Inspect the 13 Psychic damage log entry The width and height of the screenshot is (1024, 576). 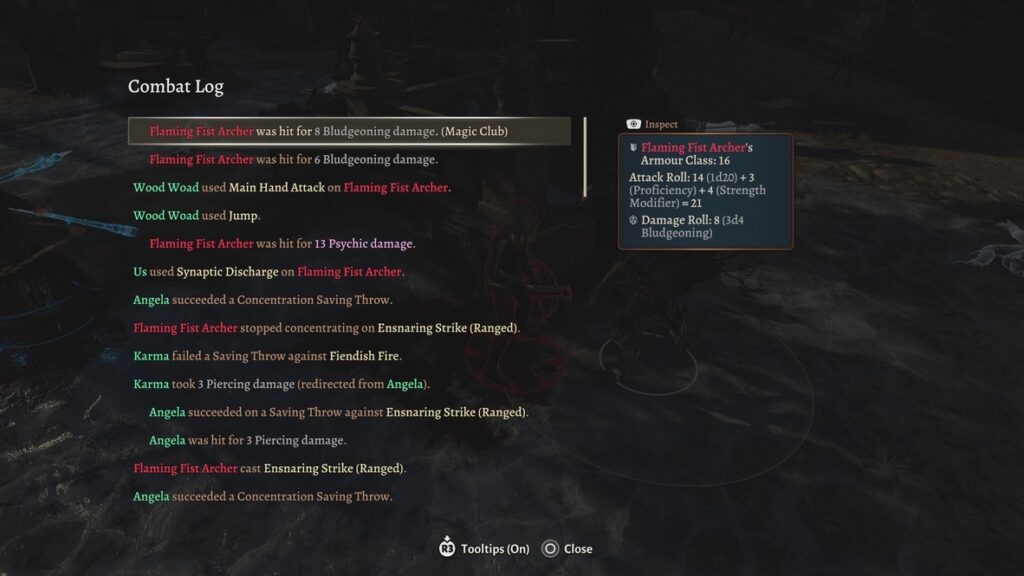click(x=281, y=243)
